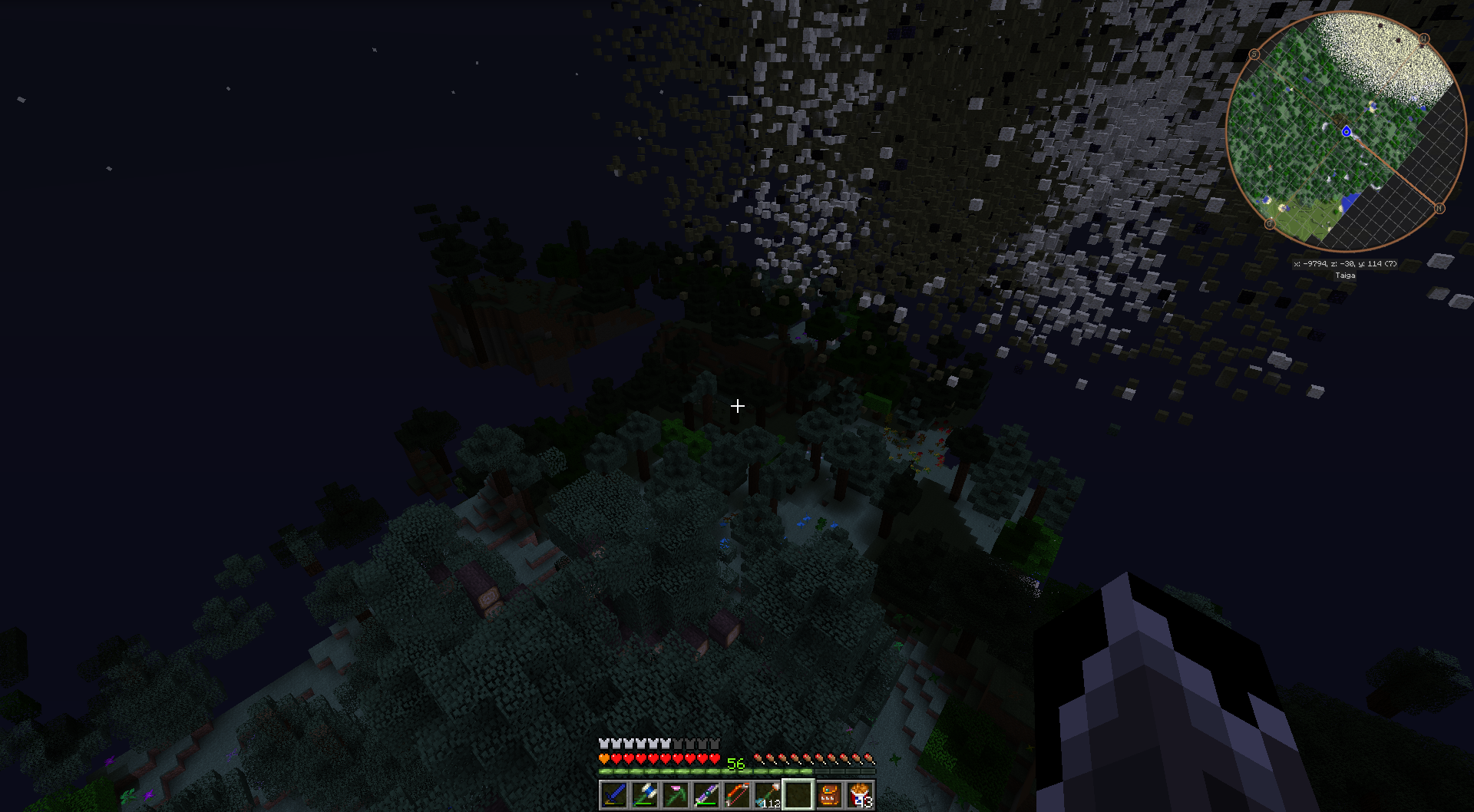Choose the blue-headed hammer slot

tap(644, 794)
